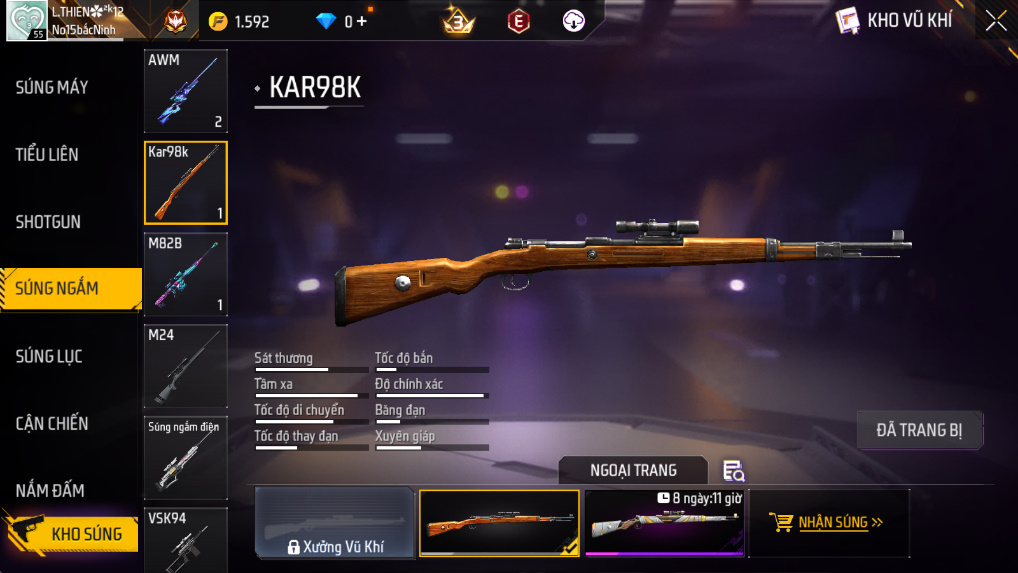
Task: Open the locked Xưởng Vũ Khí tile
Action: point(335,523)
